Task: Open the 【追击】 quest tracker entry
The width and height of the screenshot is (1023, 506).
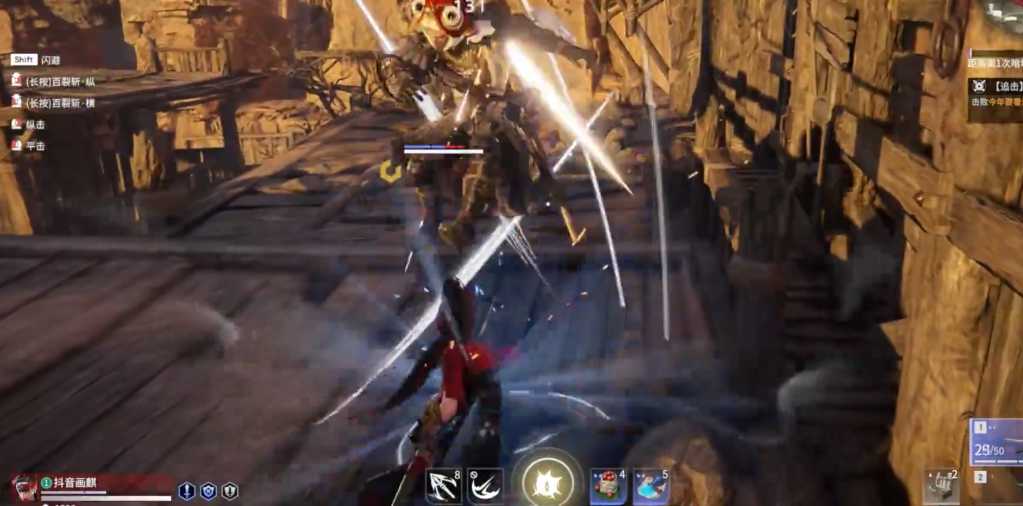Action: [995, 87]
